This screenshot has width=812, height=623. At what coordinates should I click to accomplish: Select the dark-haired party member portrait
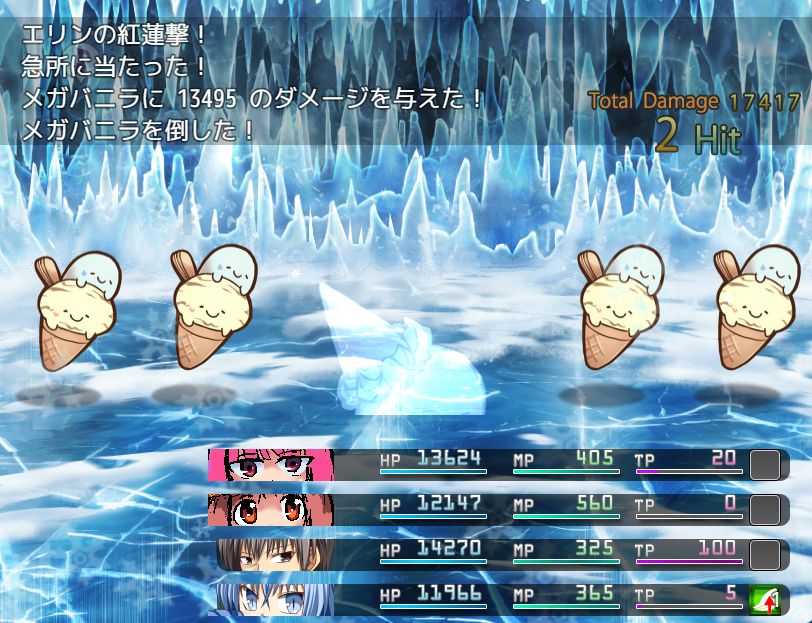pos(271,555)
